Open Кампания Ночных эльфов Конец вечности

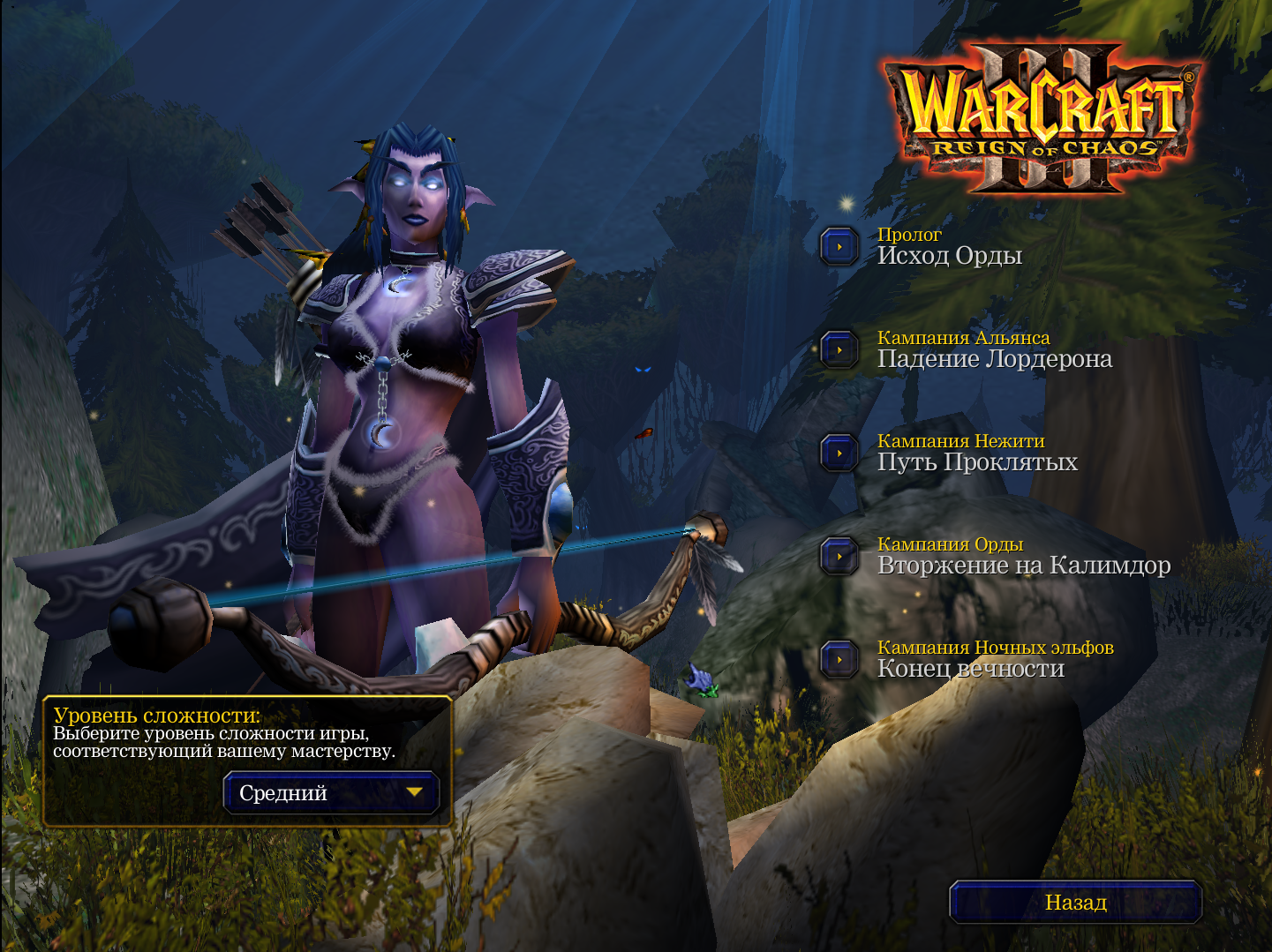pos(839,660)
